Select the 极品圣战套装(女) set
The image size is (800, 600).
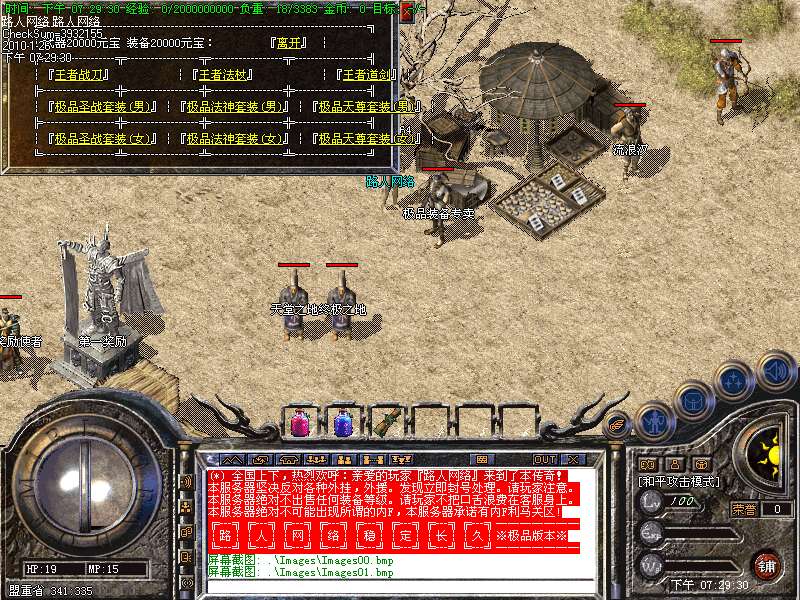[103, 139]
